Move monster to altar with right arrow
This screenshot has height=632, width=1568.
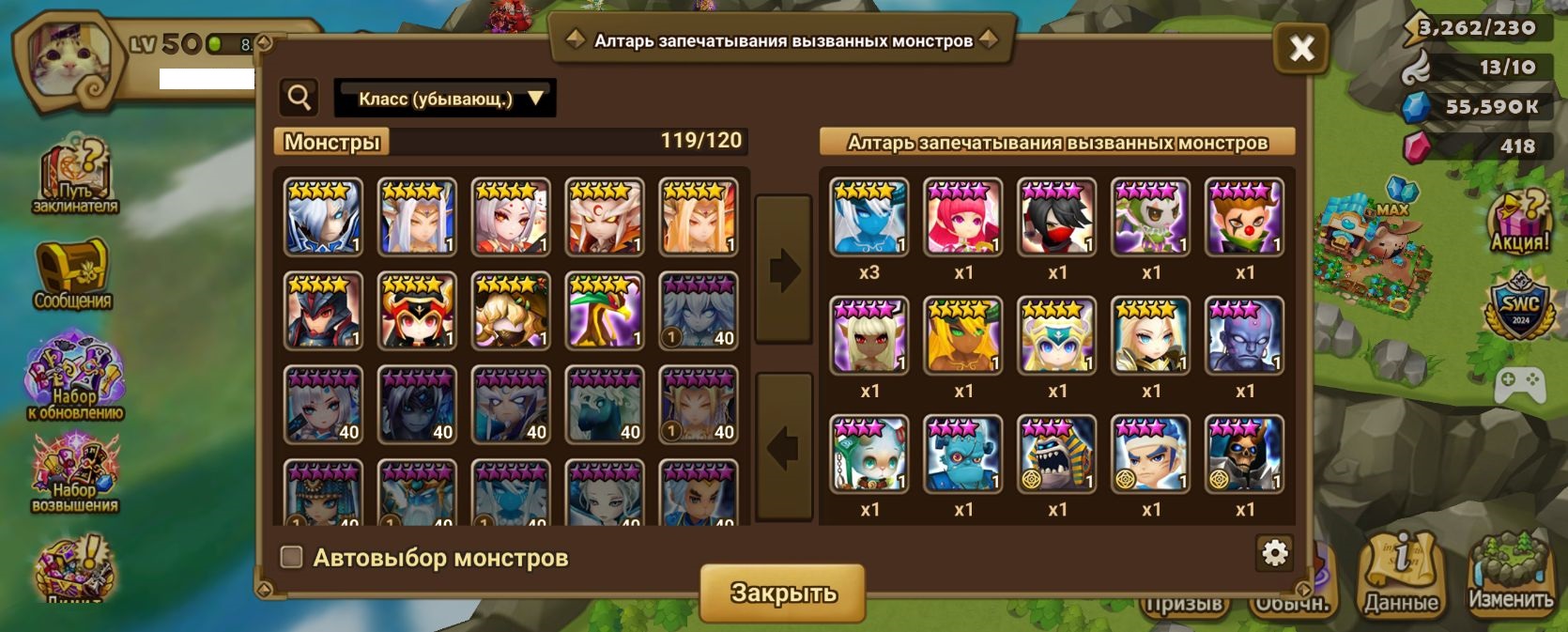pos(783,270)
